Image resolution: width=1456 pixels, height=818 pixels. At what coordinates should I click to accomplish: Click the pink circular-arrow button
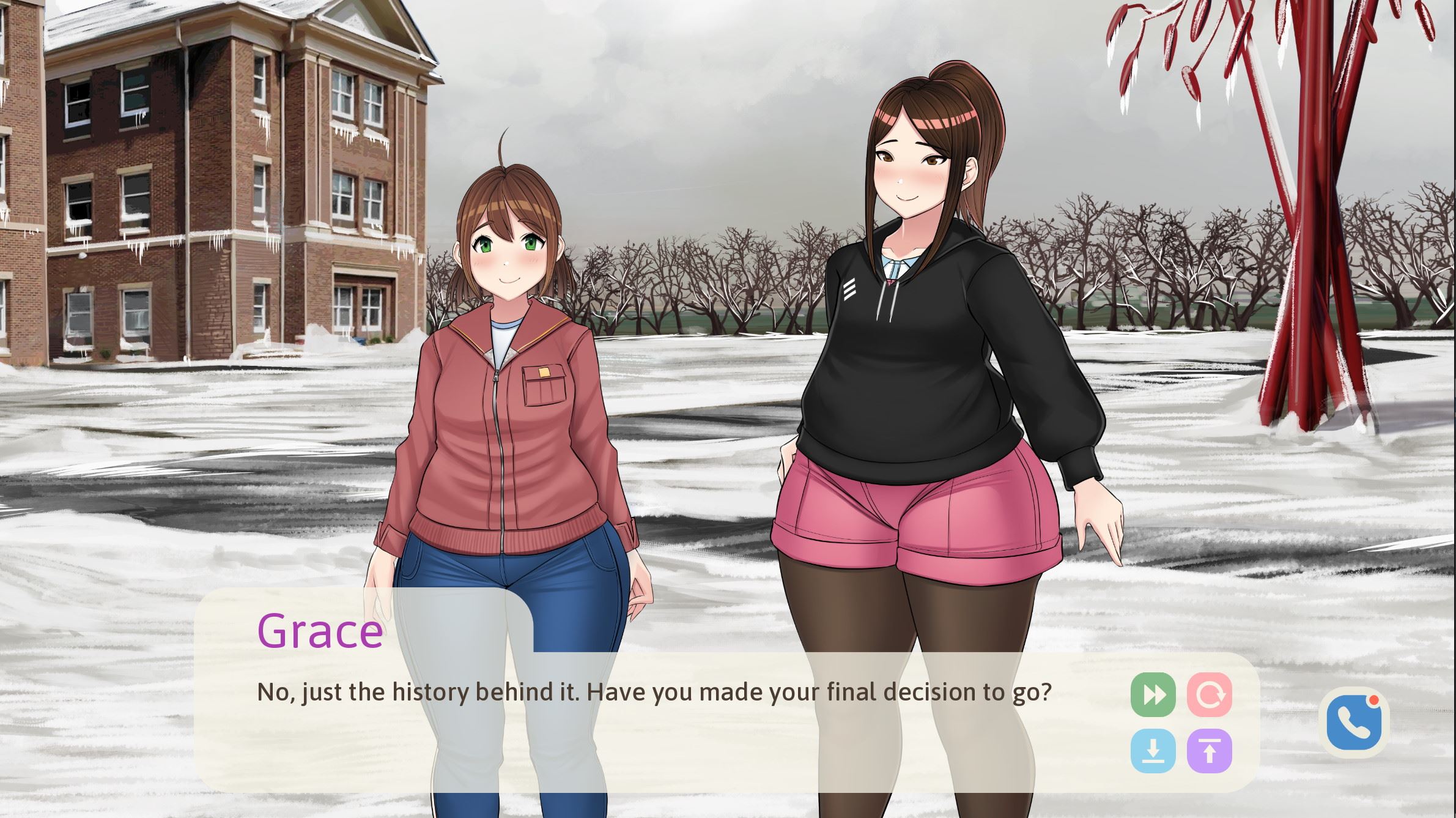[1209, 694]
